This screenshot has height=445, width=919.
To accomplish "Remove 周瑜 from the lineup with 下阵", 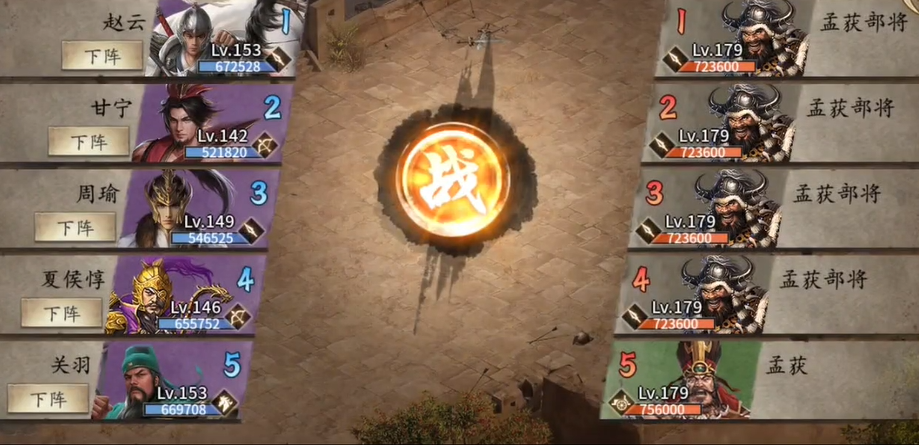I will 75,227.
